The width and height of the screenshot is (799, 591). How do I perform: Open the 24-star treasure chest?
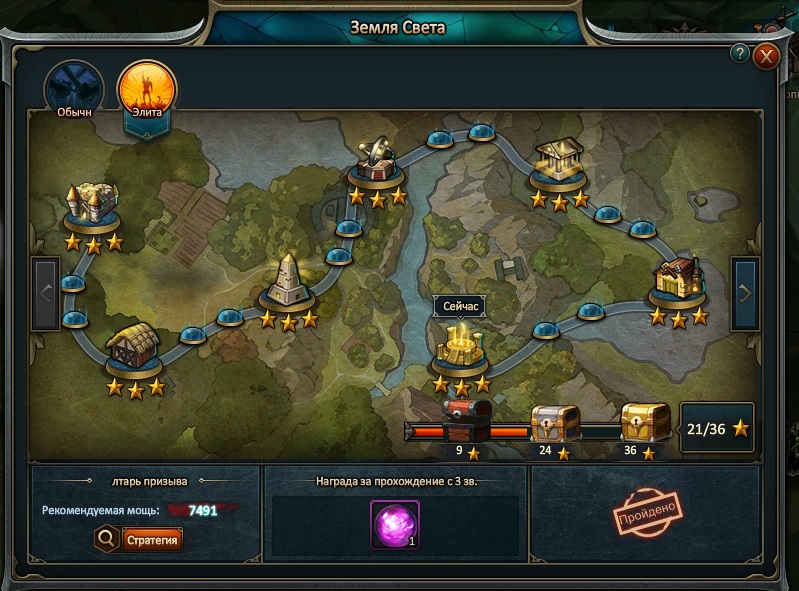click(554, 423)
